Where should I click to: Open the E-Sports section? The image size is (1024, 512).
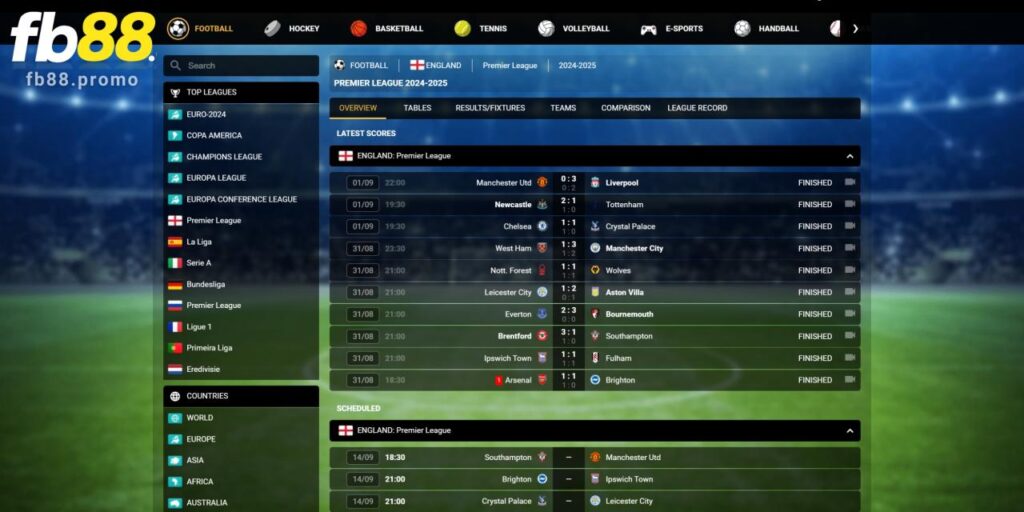(672, 29)
